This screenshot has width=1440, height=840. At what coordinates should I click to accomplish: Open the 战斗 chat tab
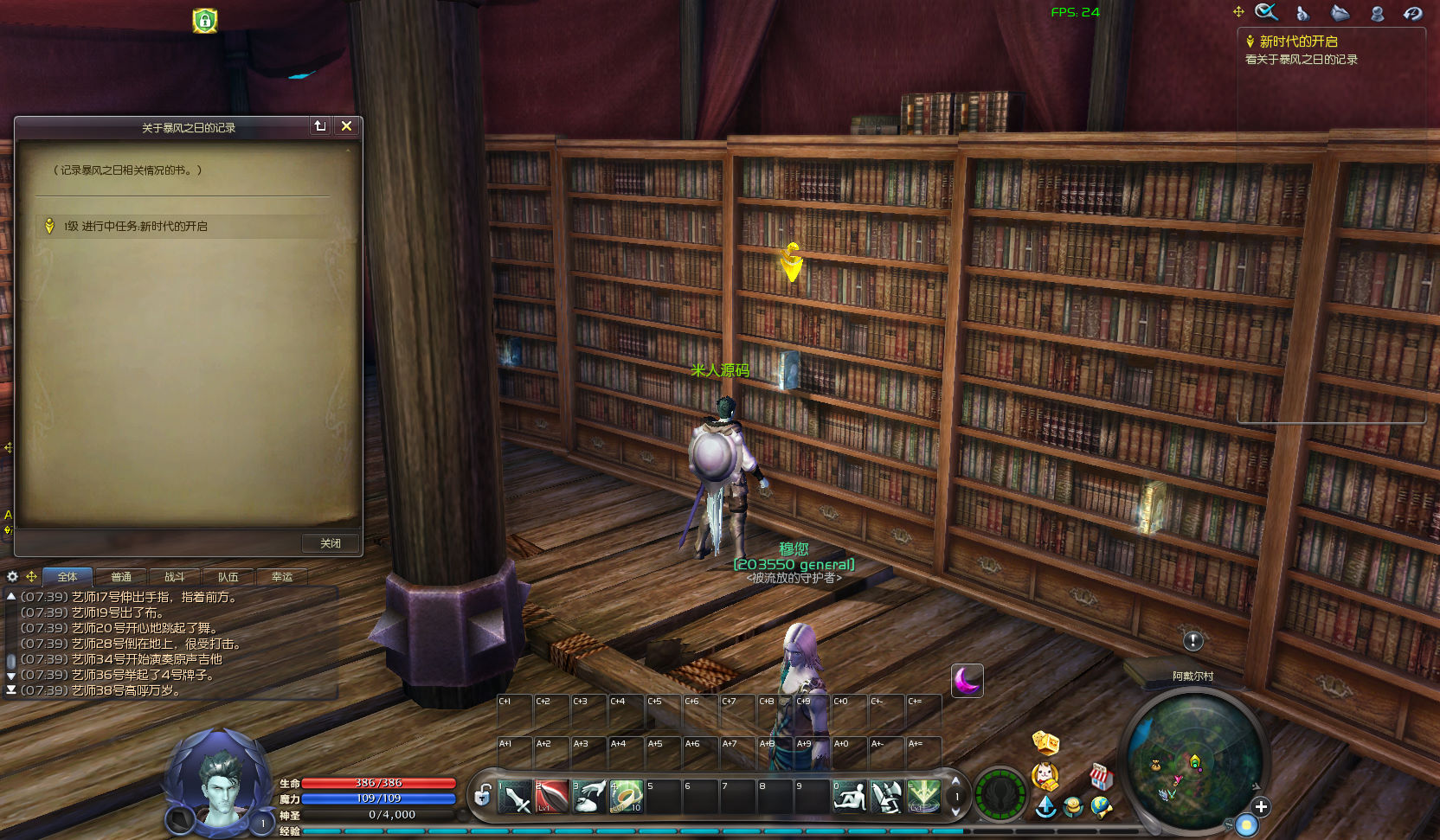coord(175,577)
